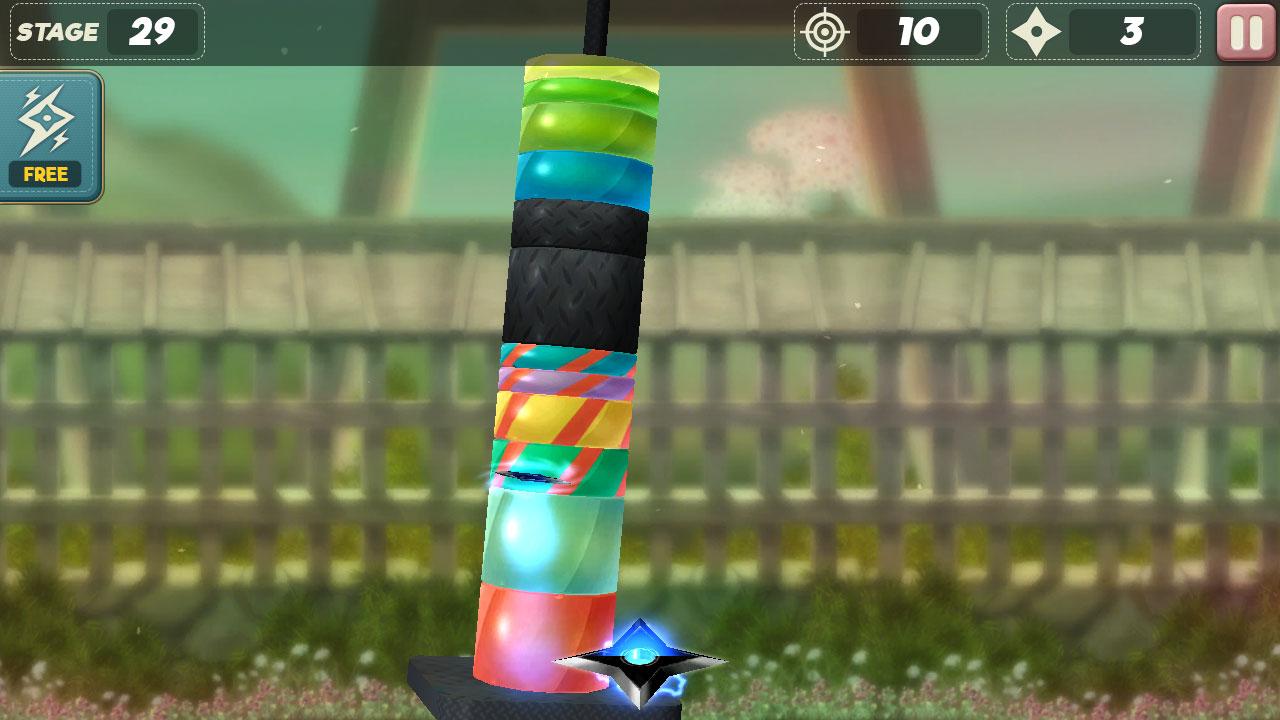The width and height of the screenshot is (1280, 720).
Task: Tap the crosshair target icon beside the 10
Action: tap(823, 31)
